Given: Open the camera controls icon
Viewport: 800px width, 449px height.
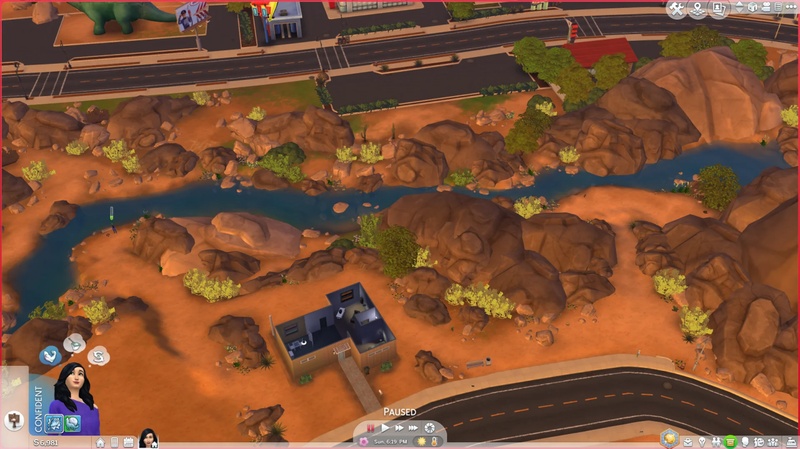Looking at the screenshot, I should (x=764, y=10).
